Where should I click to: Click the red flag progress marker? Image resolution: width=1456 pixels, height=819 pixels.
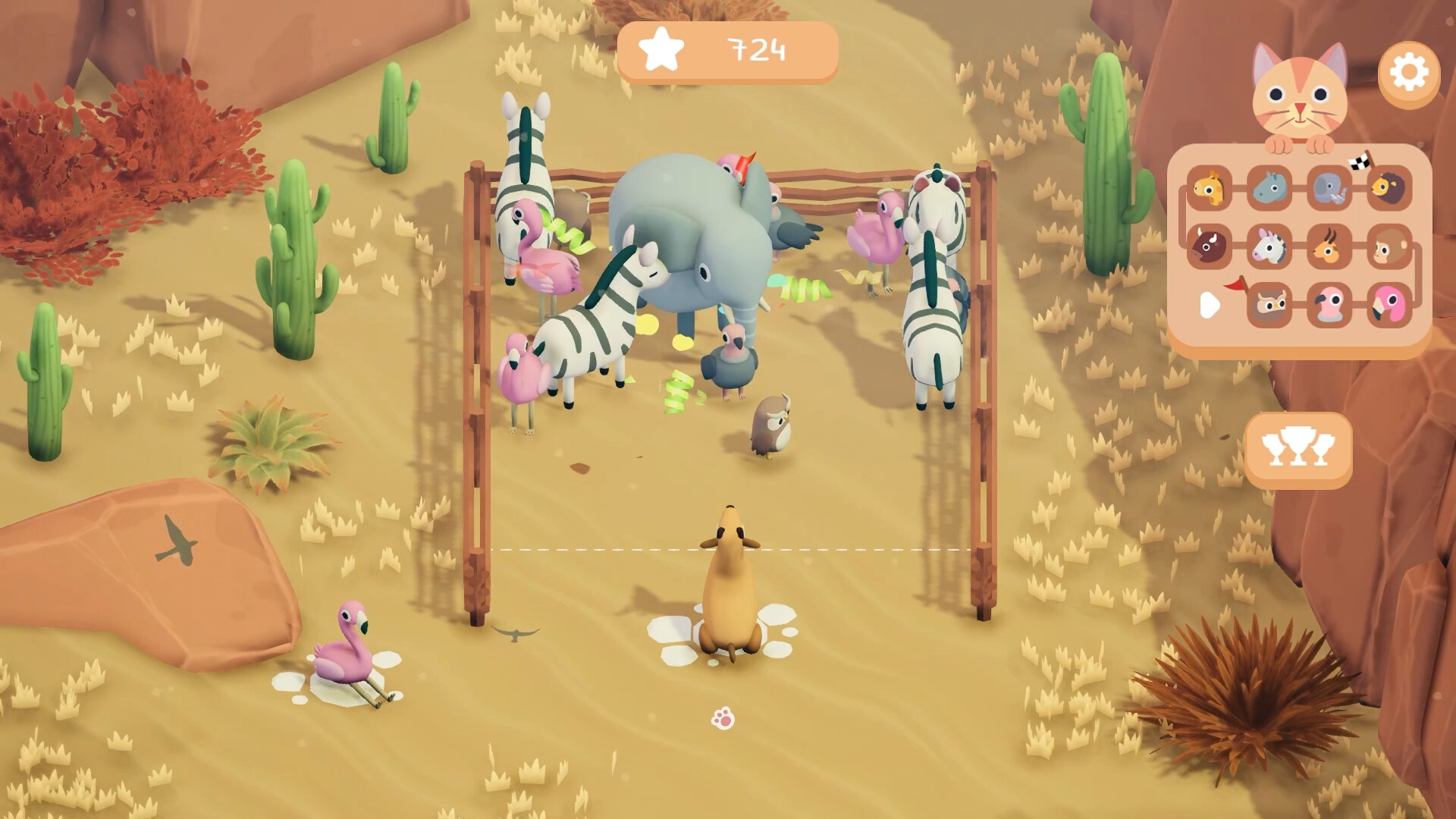[1235, 285]
